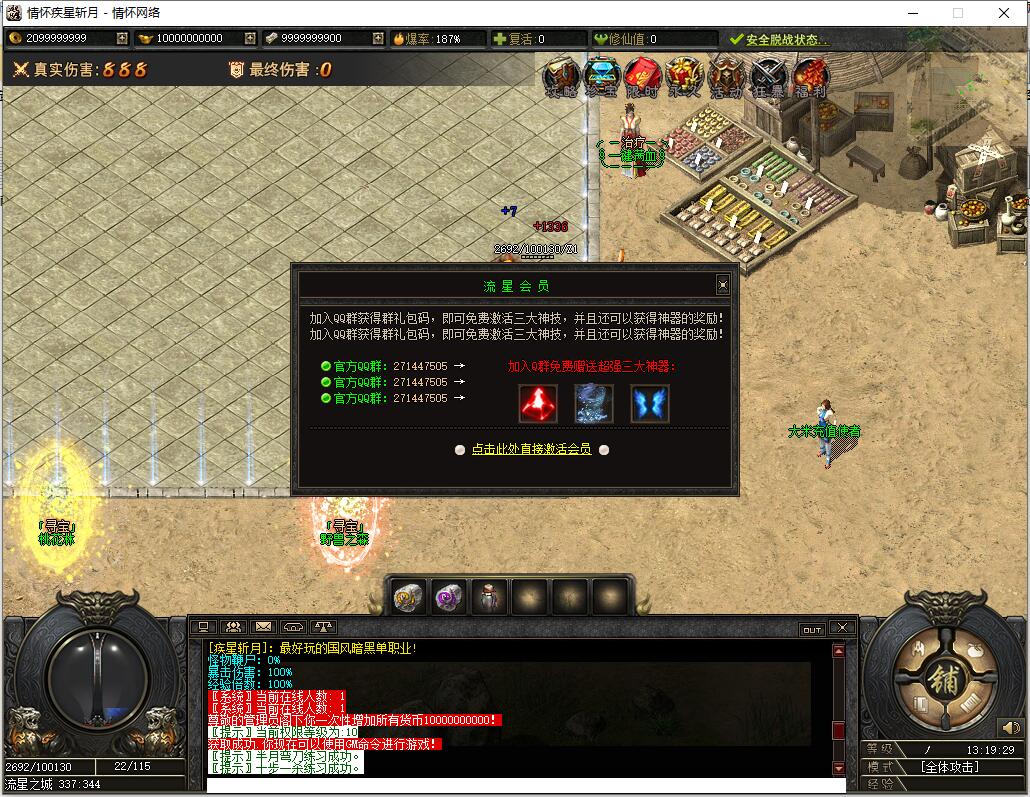Open the 福利 welfare icon

(x=811, y=78)
